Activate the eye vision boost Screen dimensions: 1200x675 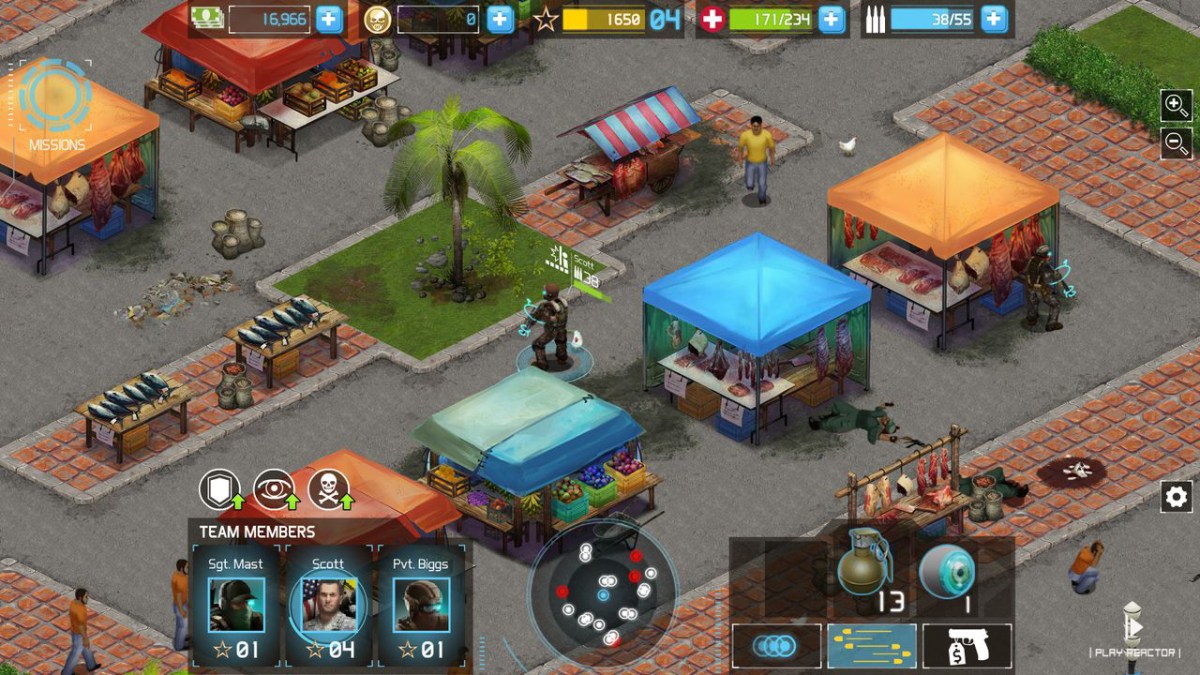[274, 489]
